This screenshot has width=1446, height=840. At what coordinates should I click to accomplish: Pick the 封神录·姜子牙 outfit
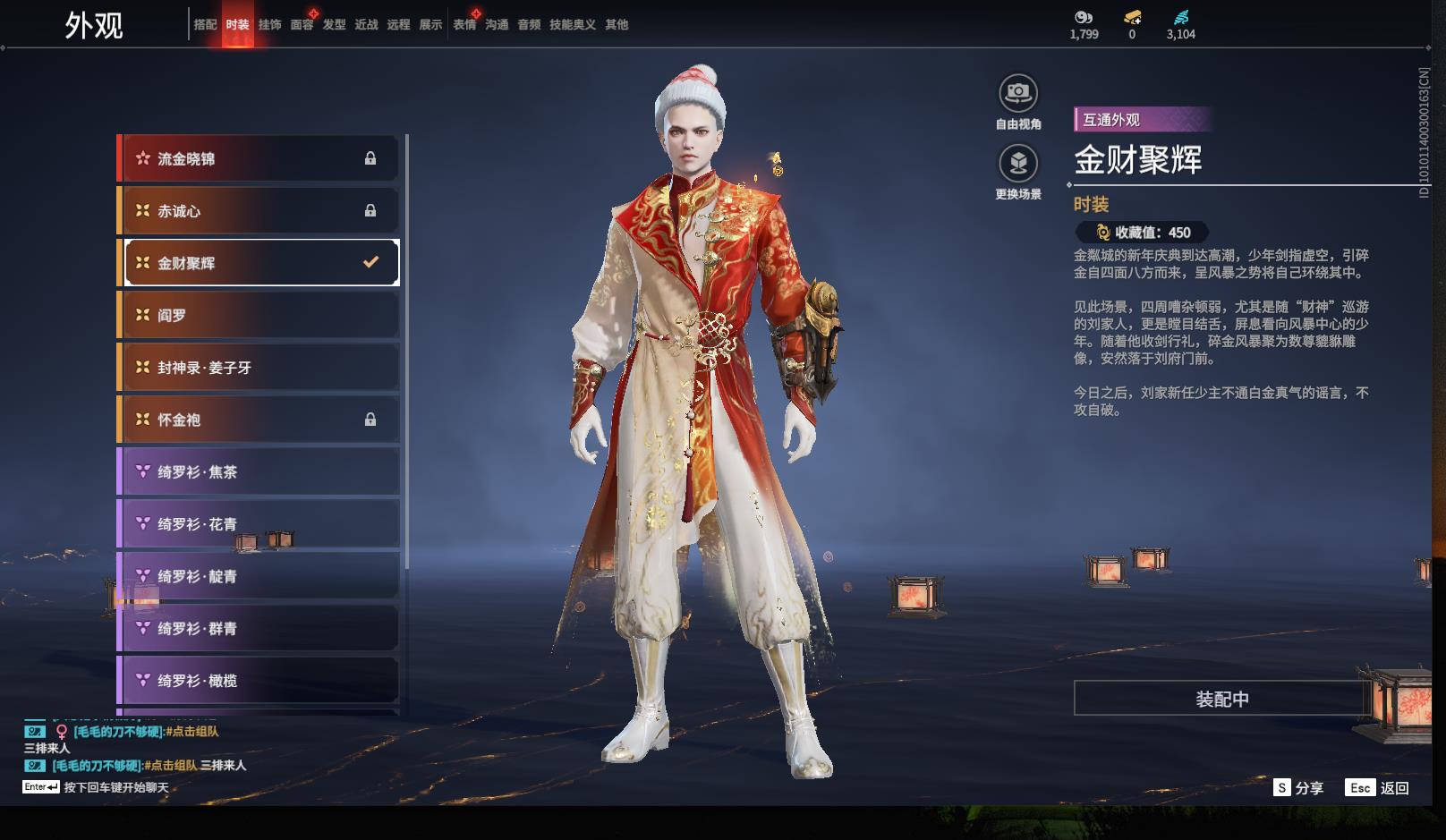click(x=259, y=368)
